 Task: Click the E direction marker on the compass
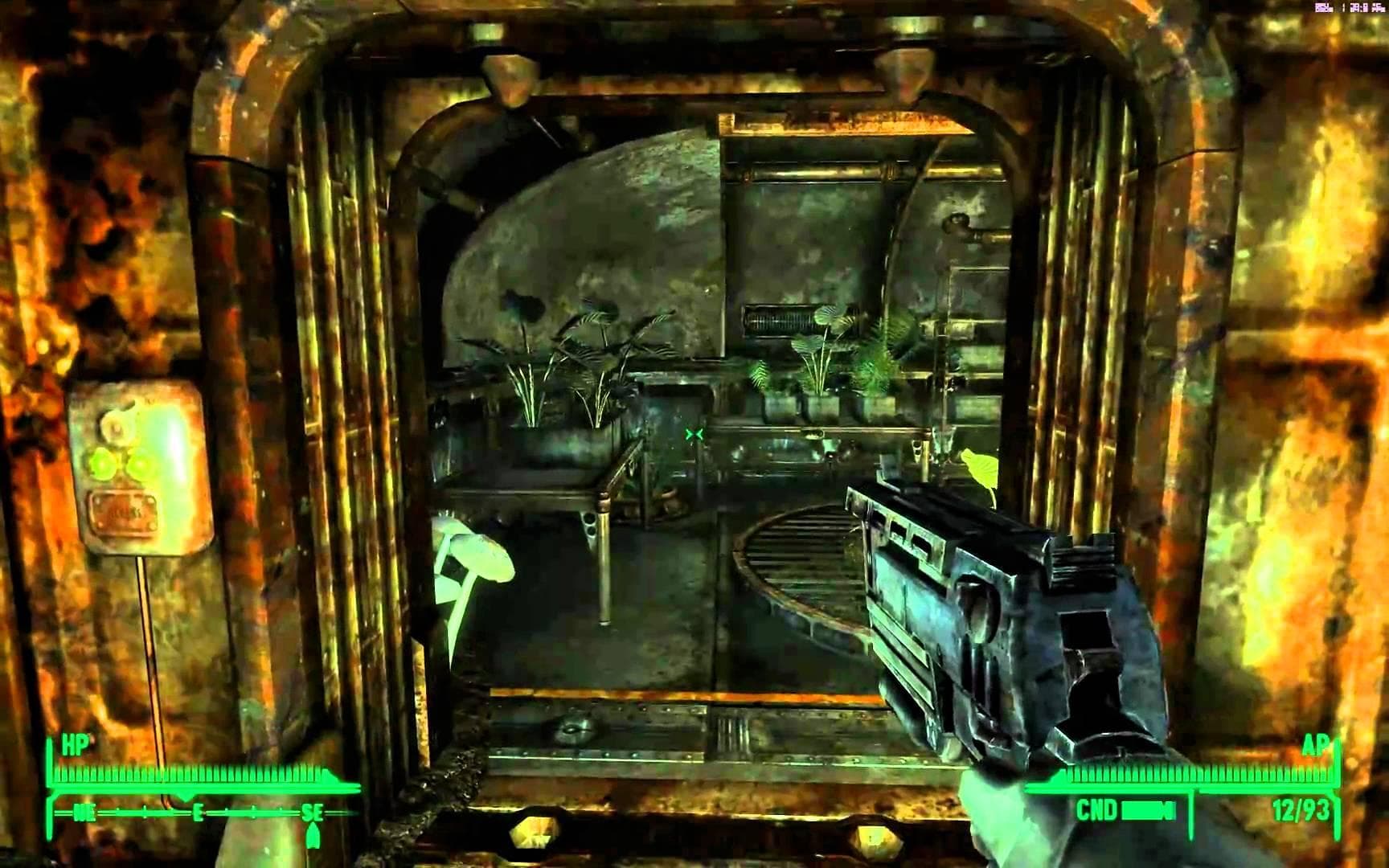click(x=197, y=813)
